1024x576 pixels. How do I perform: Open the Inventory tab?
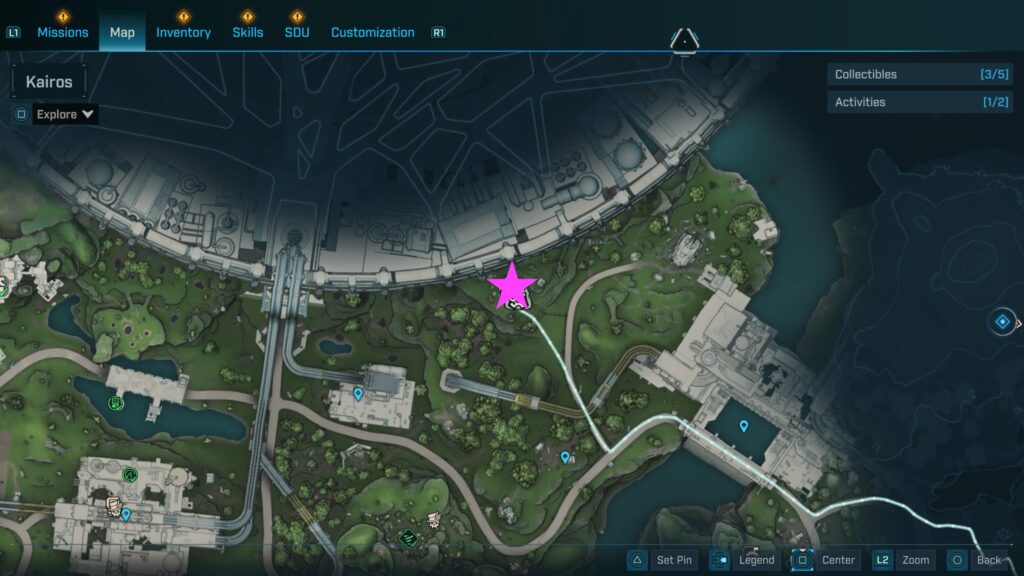[x=183, y=32]
